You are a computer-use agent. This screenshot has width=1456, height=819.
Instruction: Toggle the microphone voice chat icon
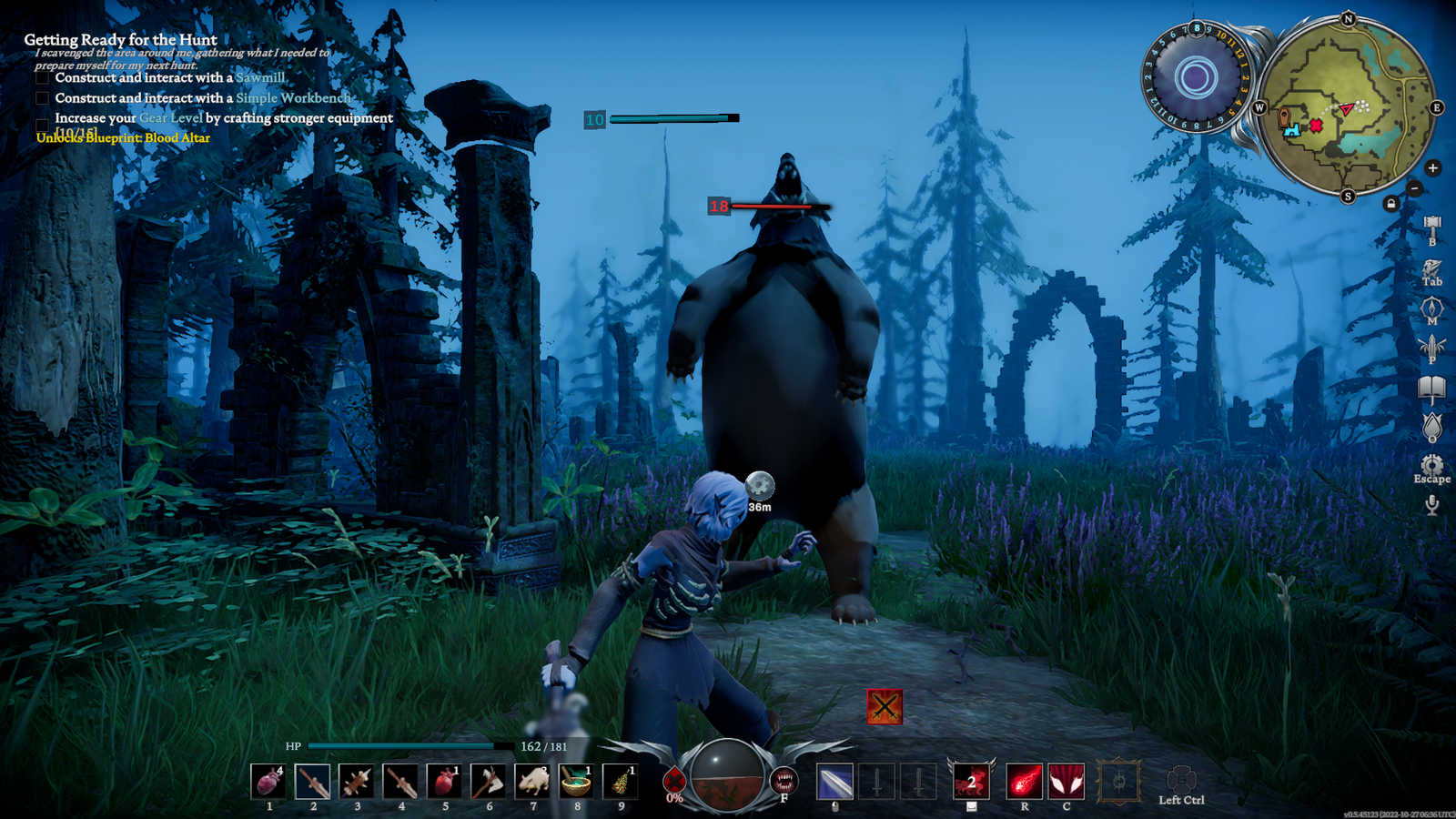tap(1432, 504)
